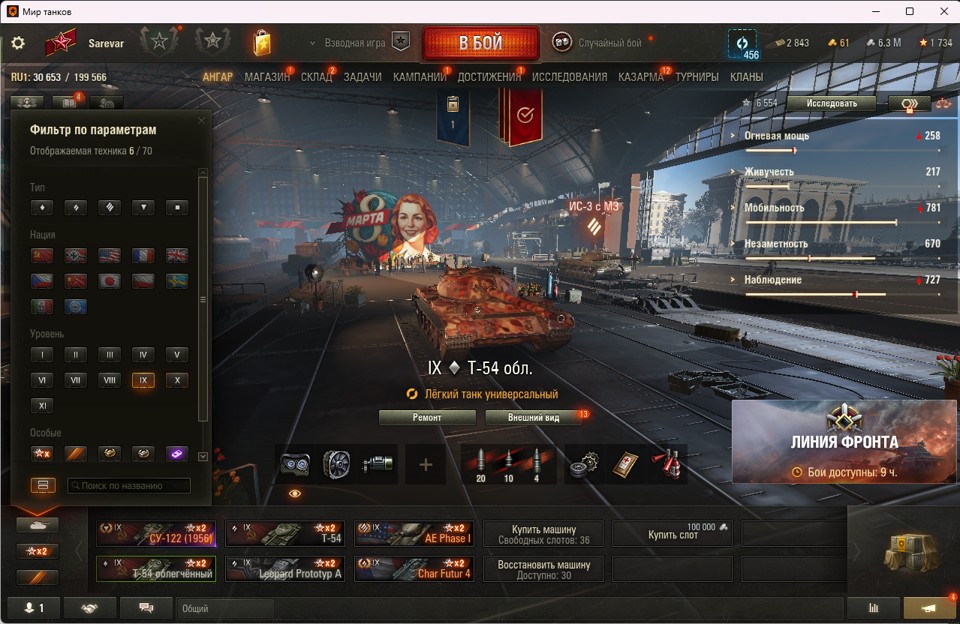Choose the Char Futur 4 tank
The image size is (960, 624).
(414, 569)
